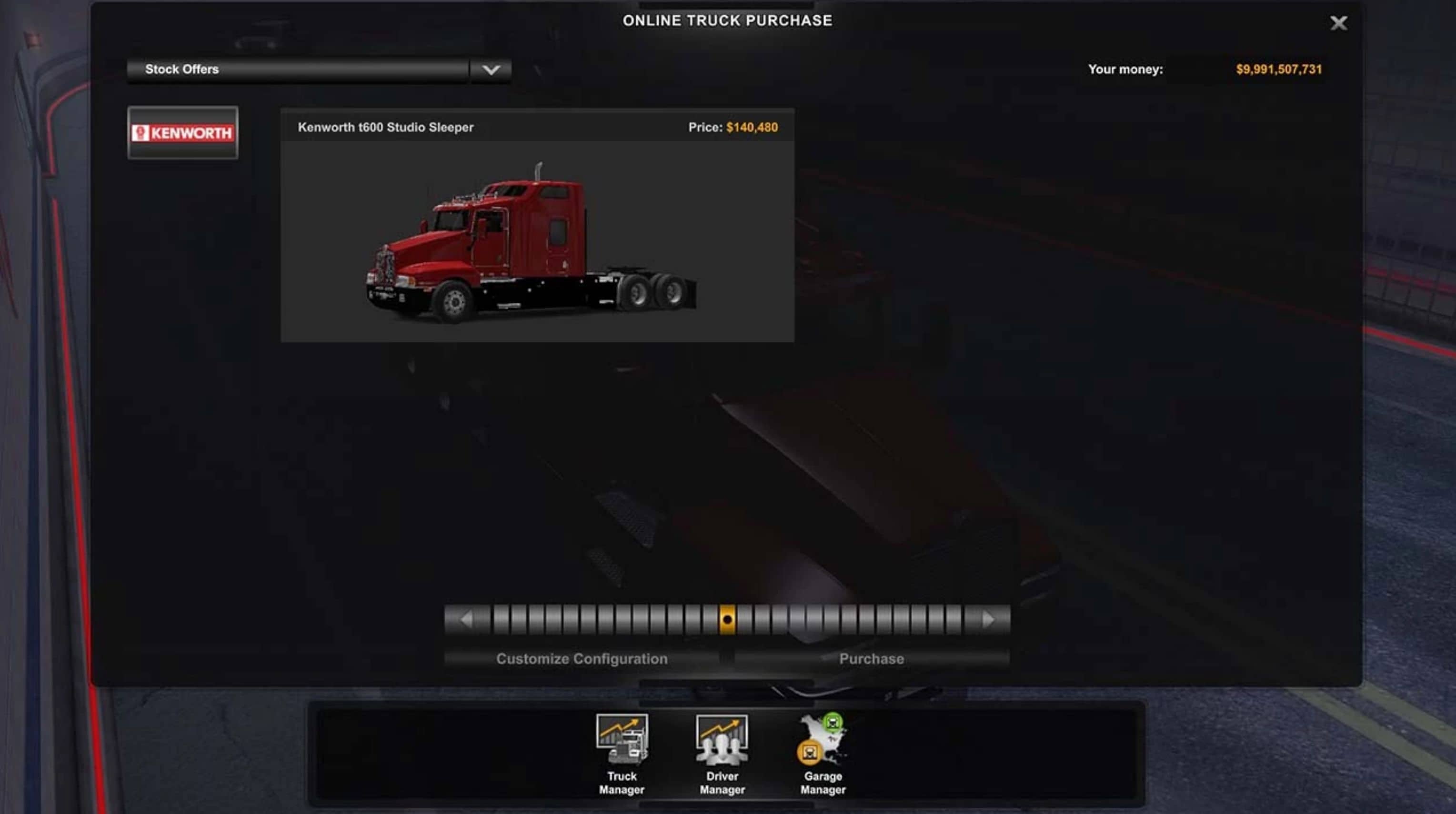Open the Stock Offers dropdown
This screenshot has height=814, width=1456.
pos(490,70)
